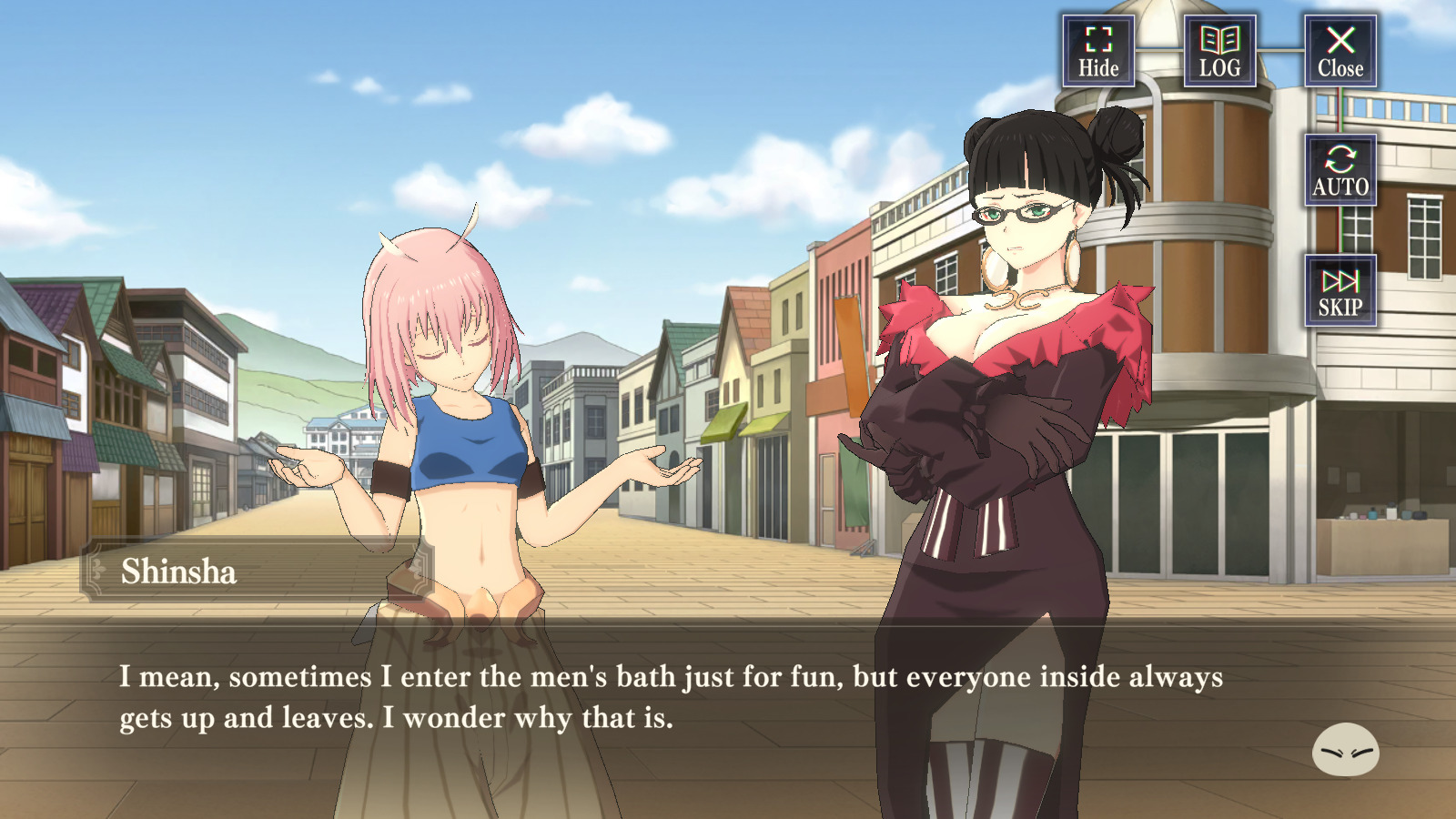The height and width of the screenshot is (819, 1456).
Task: Open the dialogue LOG
Action: point(1219,51)
